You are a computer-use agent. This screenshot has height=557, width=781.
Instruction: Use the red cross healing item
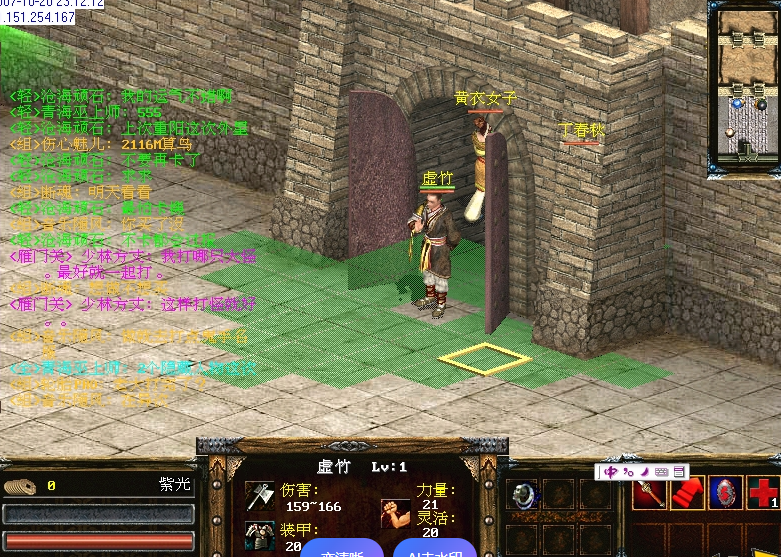764,493
